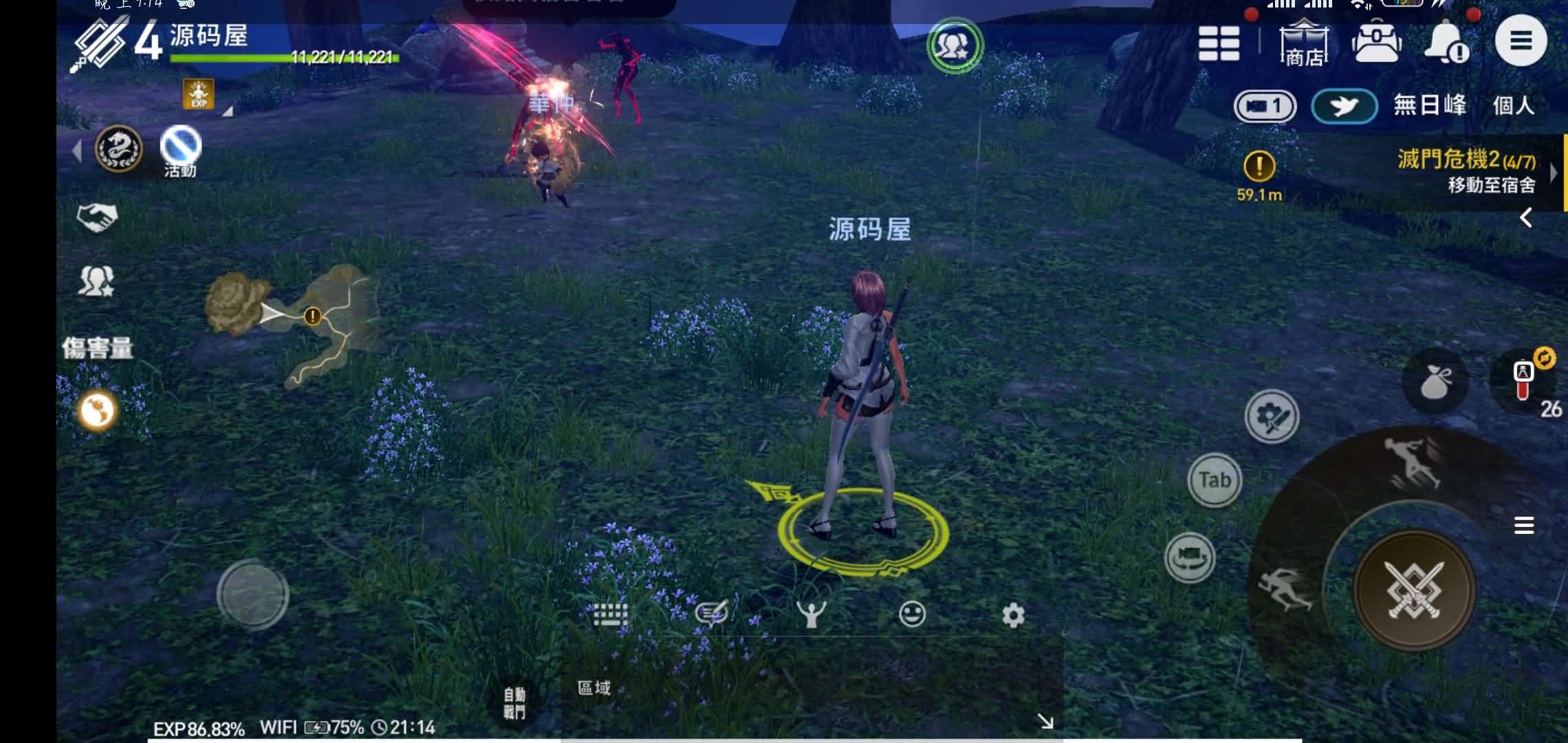Select the 無日峰 tab
The width and height of the screenshot is (1568, 743).
(1430, 105)
